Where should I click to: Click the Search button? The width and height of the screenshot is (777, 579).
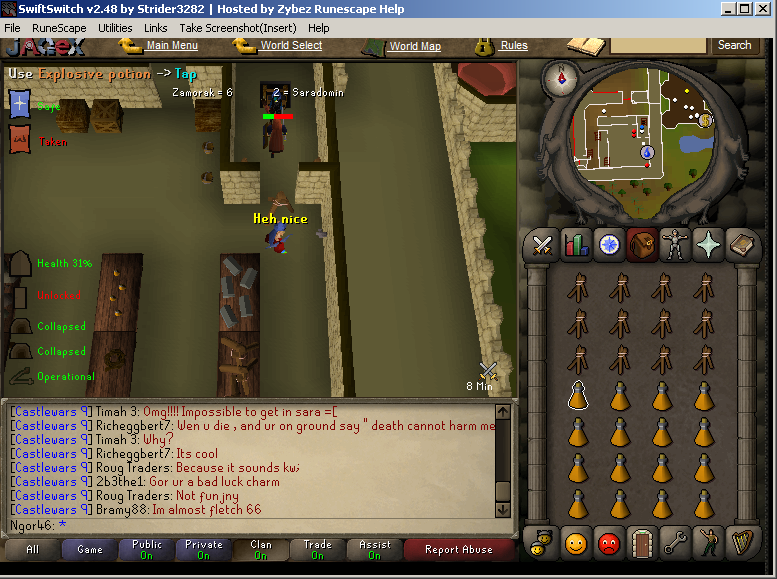point(734,45)
